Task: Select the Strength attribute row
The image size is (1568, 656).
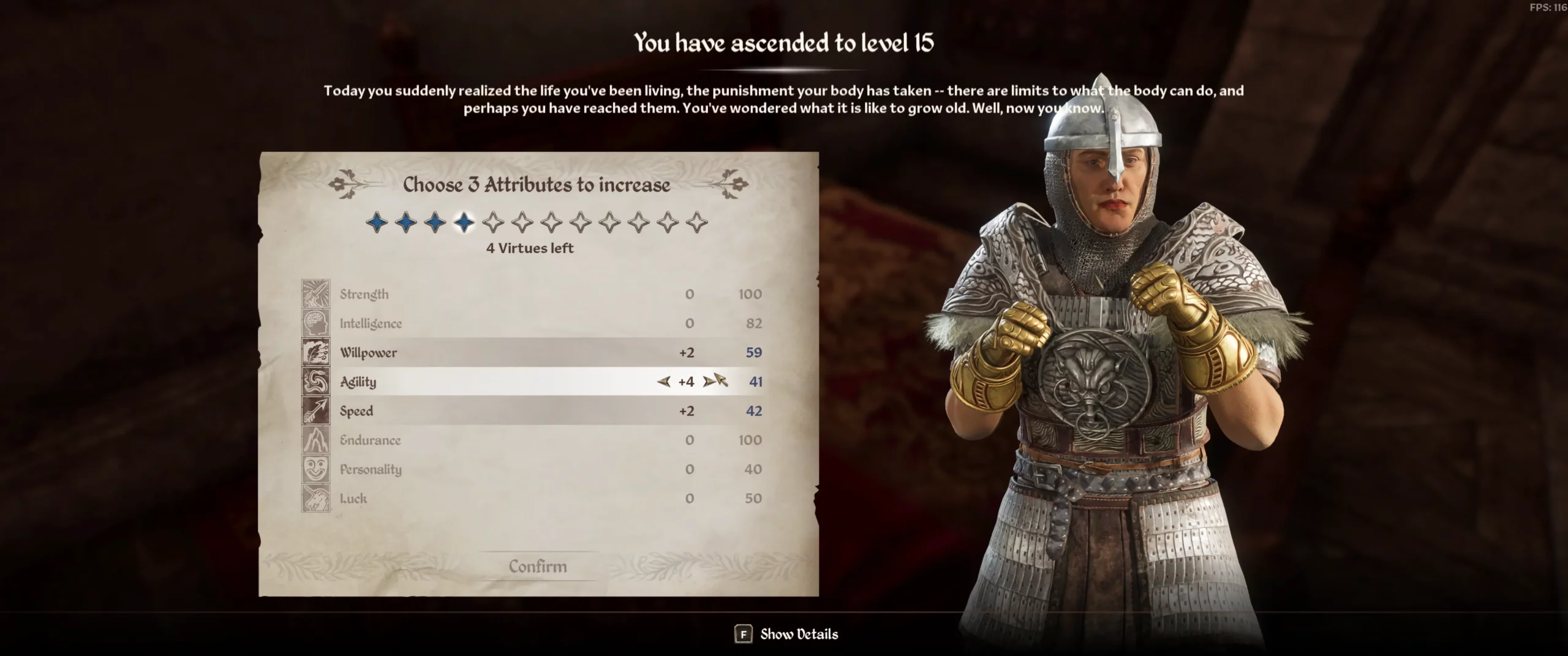Action: pos(532,294)
